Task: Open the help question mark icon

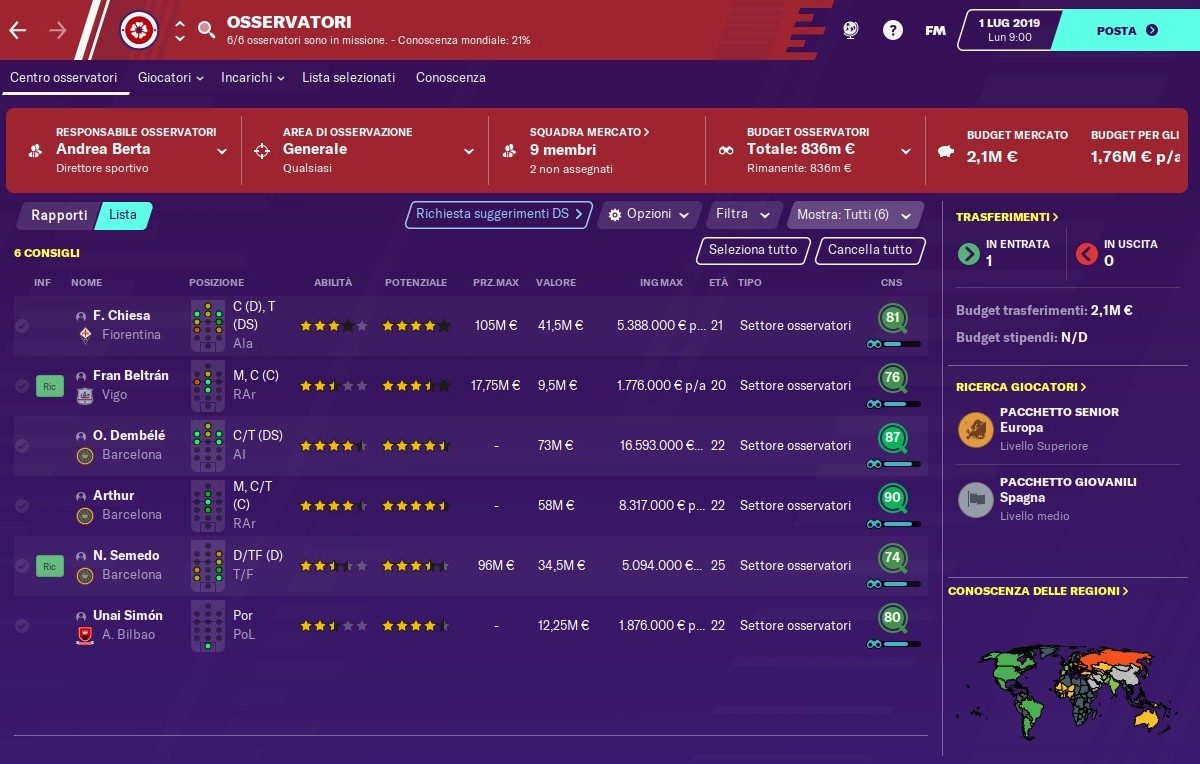Action: pos(892,30)
